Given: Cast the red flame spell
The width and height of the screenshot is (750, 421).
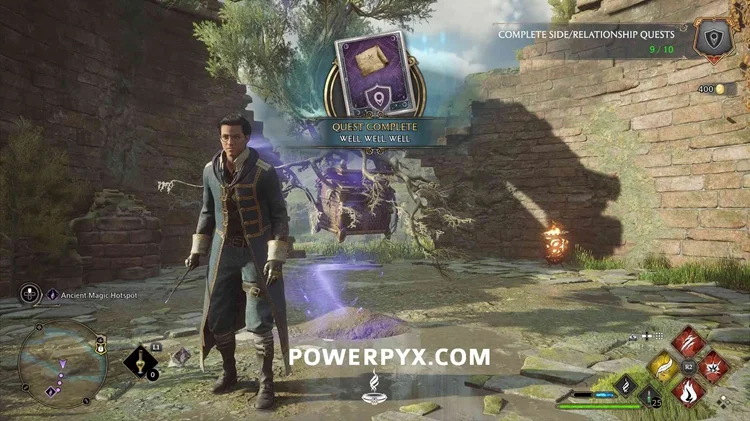Looking at the screenshot, I should pos(688,392).
